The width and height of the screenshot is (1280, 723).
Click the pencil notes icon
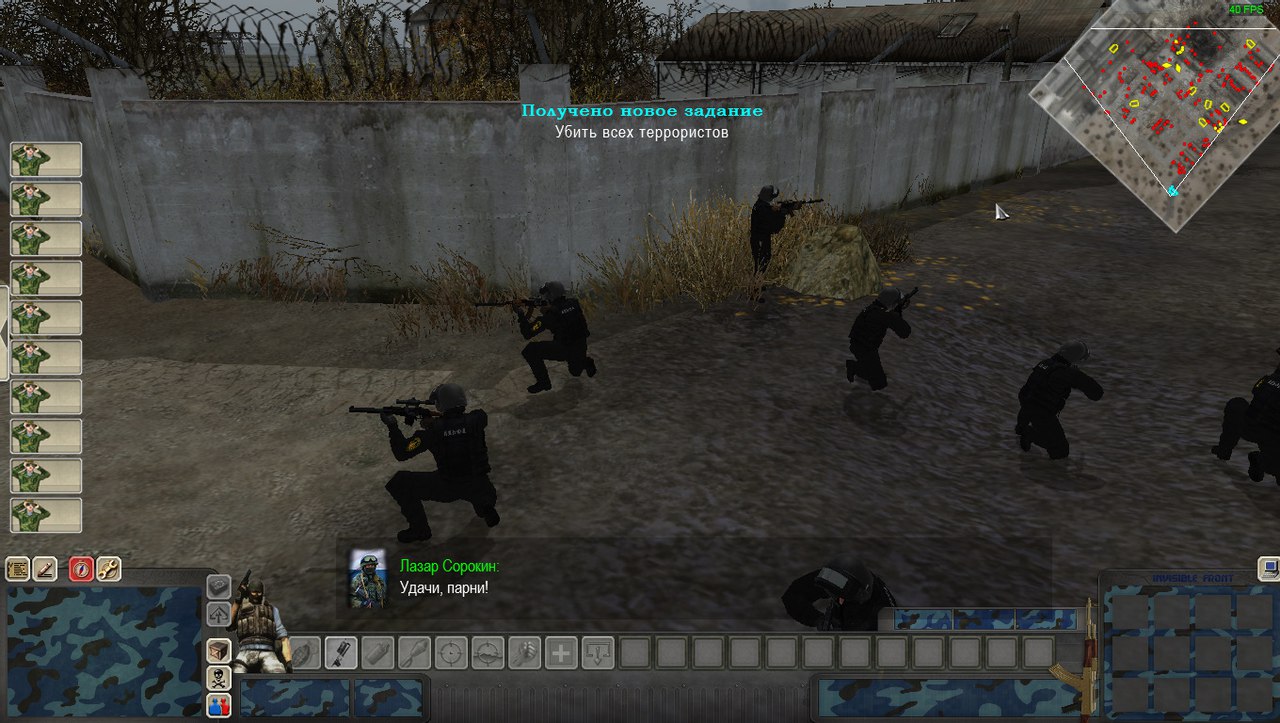pos(44,570)
